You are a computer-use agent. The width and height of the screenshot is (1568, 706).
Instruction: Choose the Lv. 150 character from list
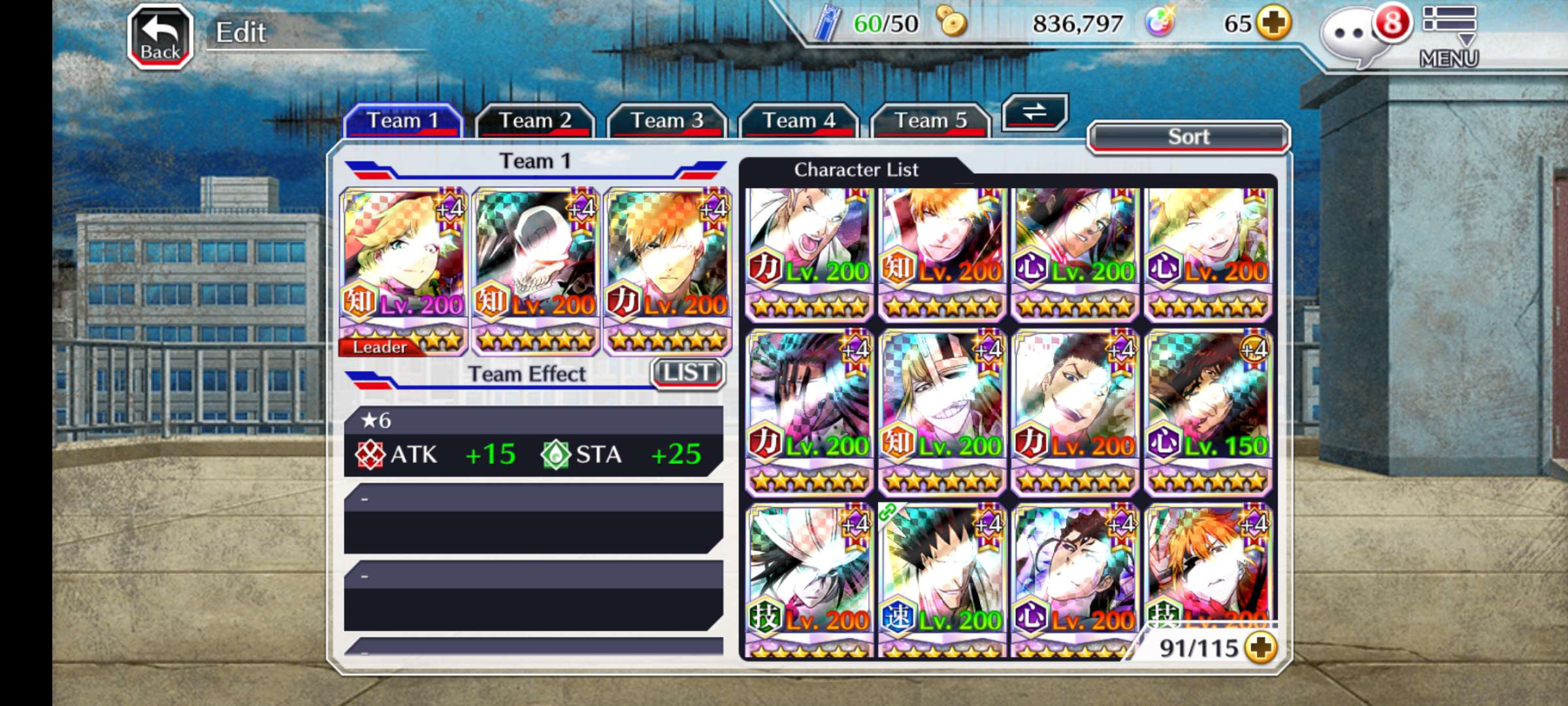click(1208, 412)
